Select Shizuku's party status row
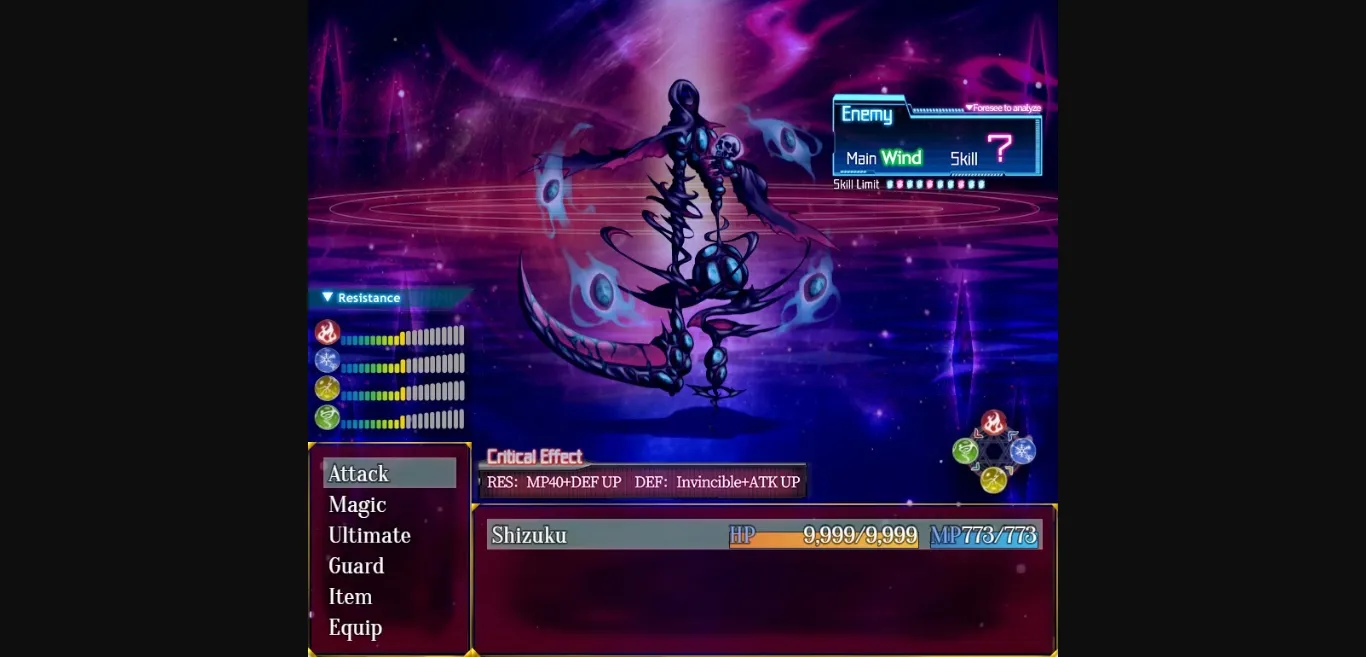1366x657 pixels. [765, 535]
